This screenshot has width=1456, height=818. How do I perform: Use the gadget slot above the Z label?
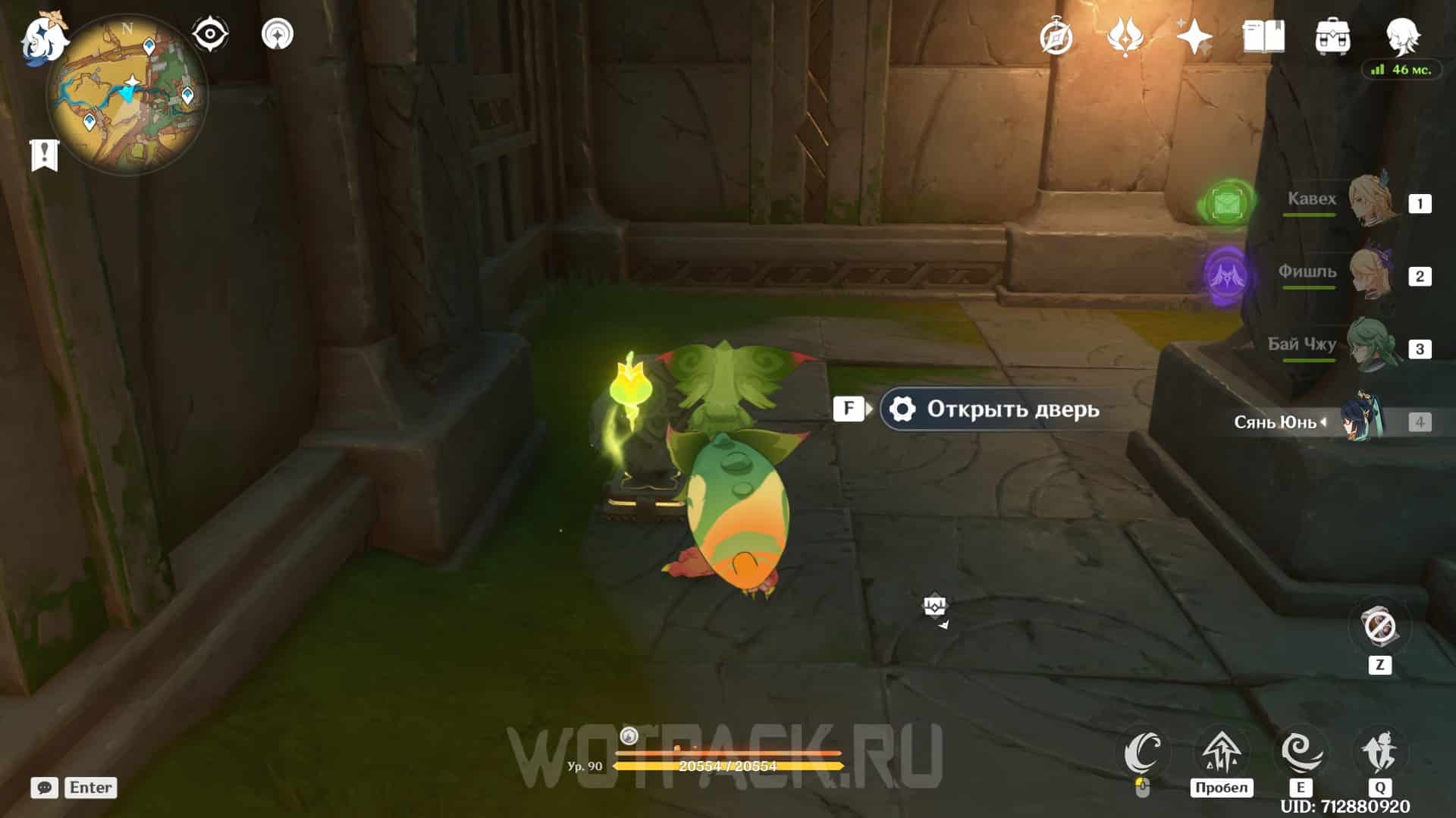pyautogui.click(x=1379, y=627)
